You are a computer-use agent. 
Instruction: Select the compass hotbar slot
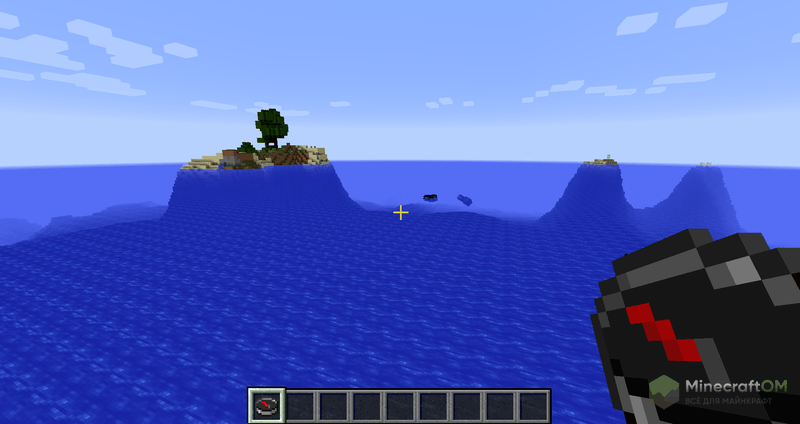(266, 405)
